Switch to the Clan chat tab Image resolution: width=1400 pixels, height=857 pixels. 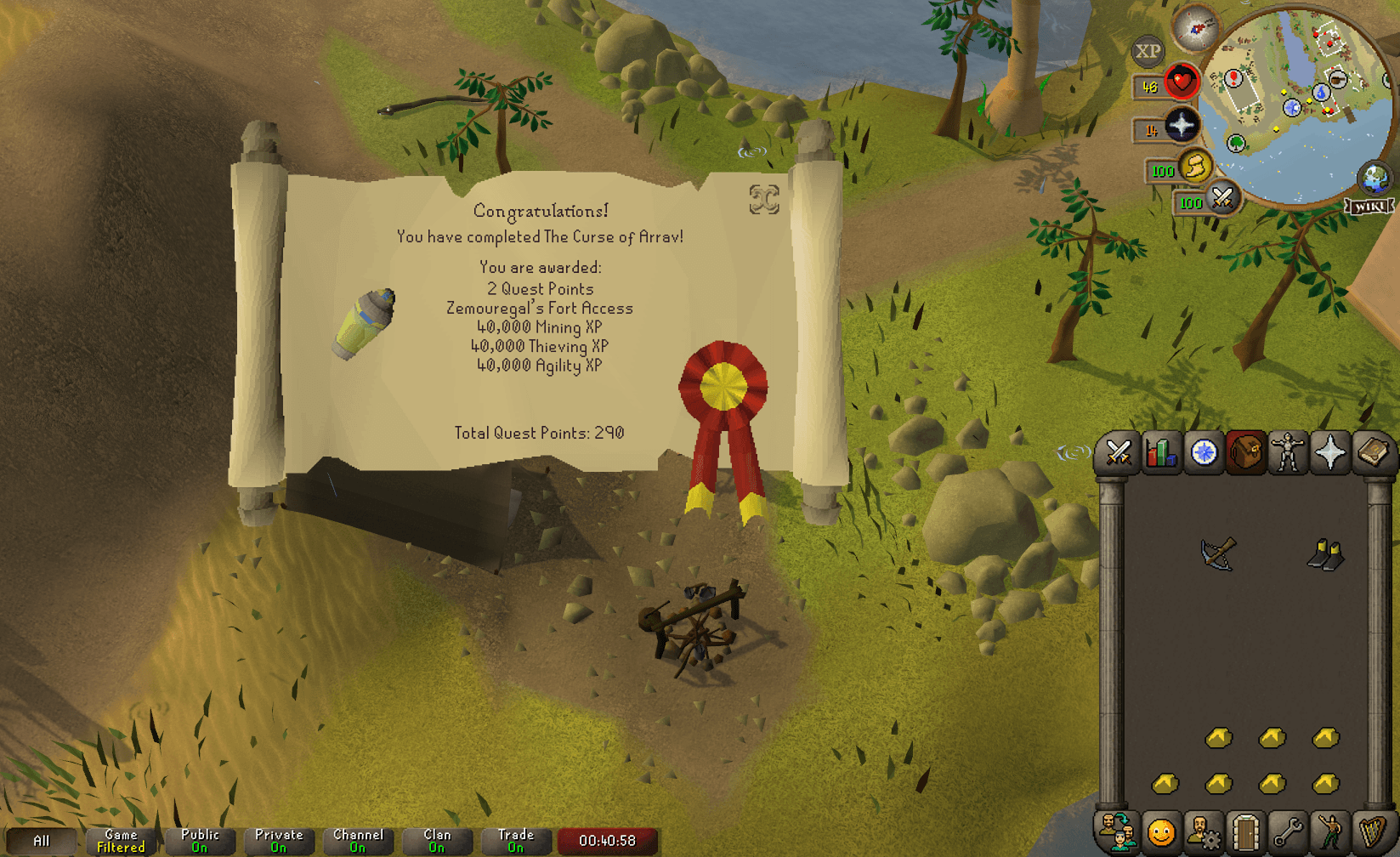click(x=437, y=841)
